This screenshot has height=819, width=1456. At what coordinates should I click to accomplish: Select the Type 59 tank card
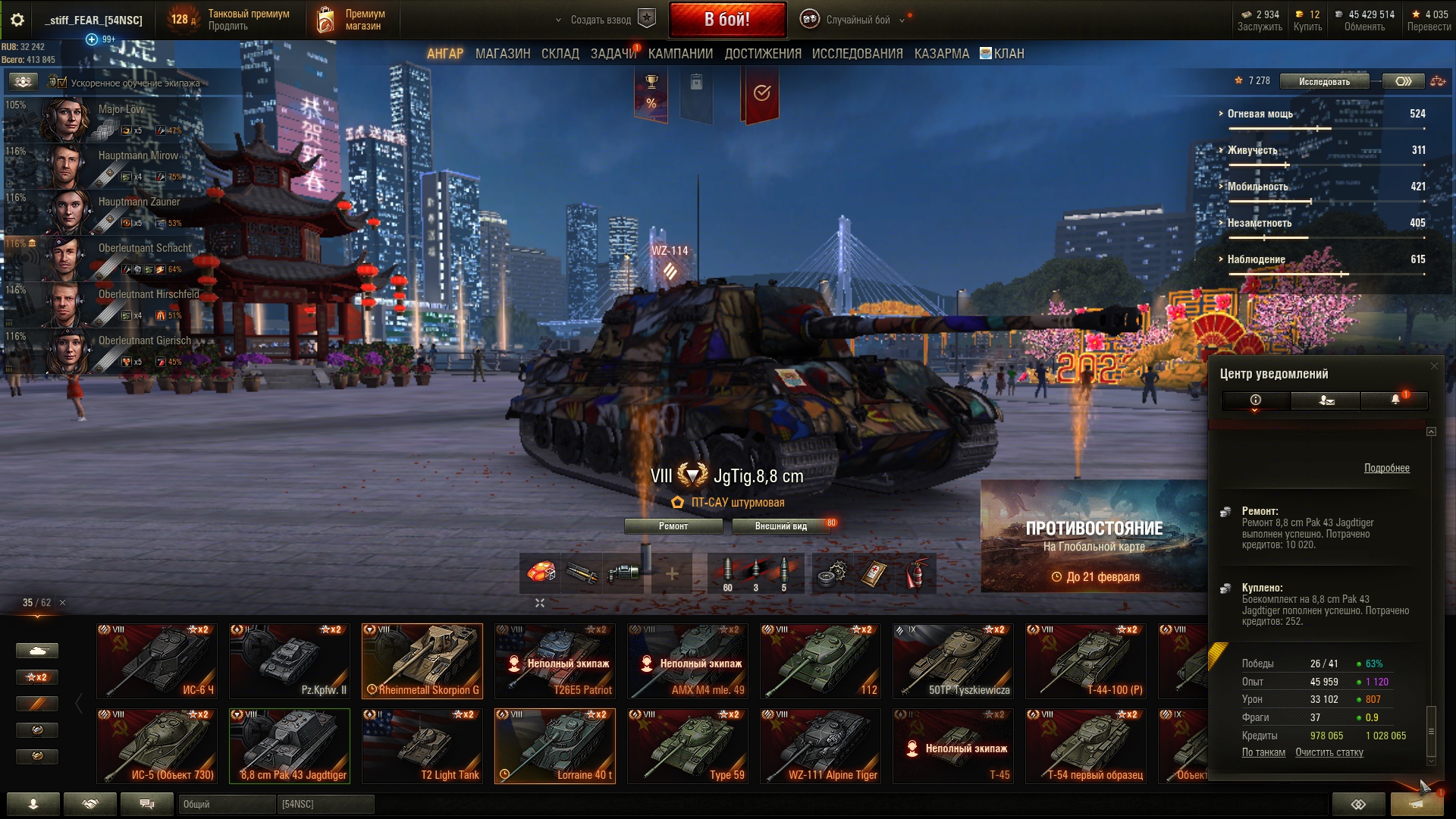coord(688,745)
